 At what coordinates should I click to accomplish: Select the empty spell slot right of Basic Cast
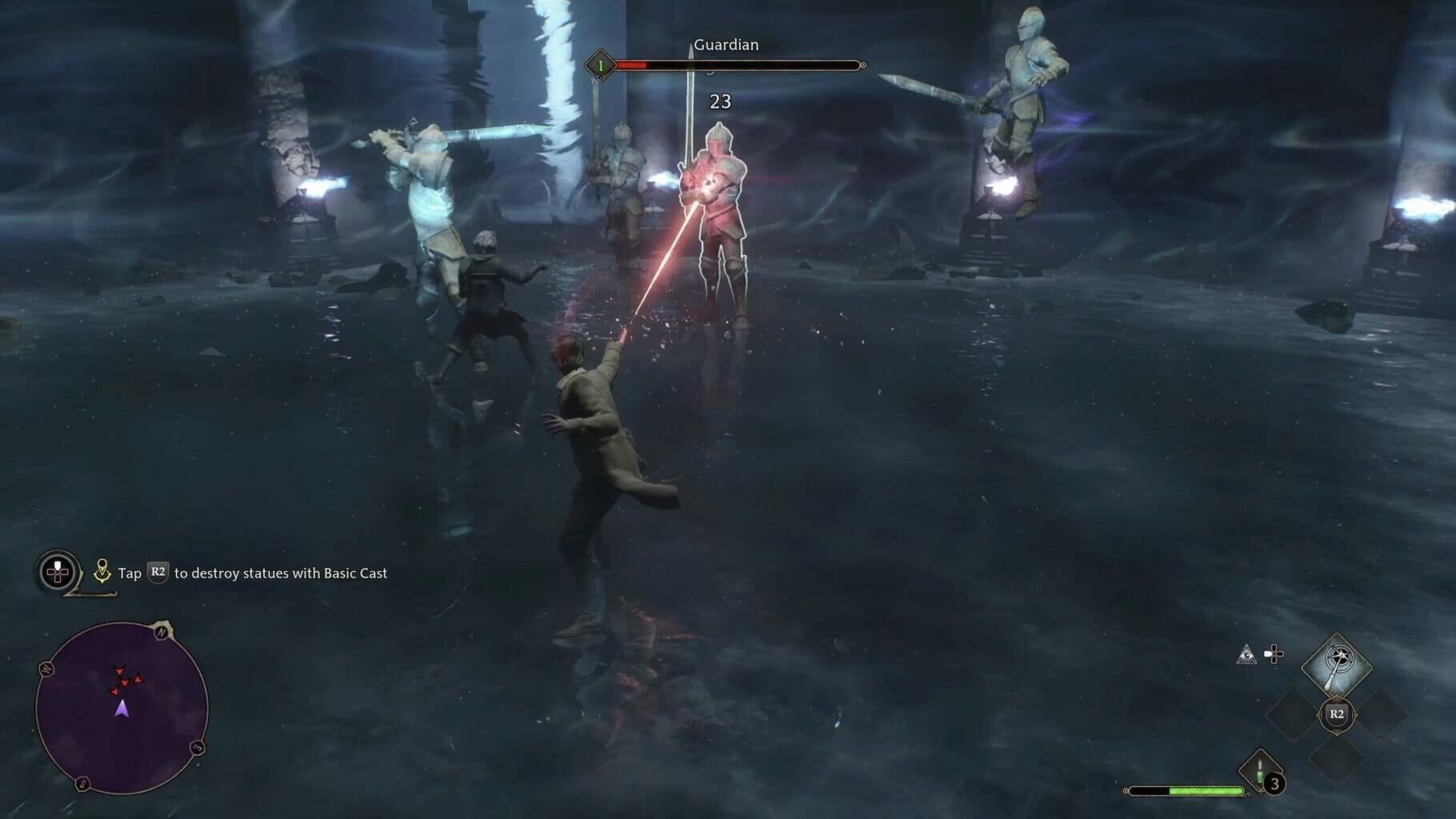pos(1385,713)
